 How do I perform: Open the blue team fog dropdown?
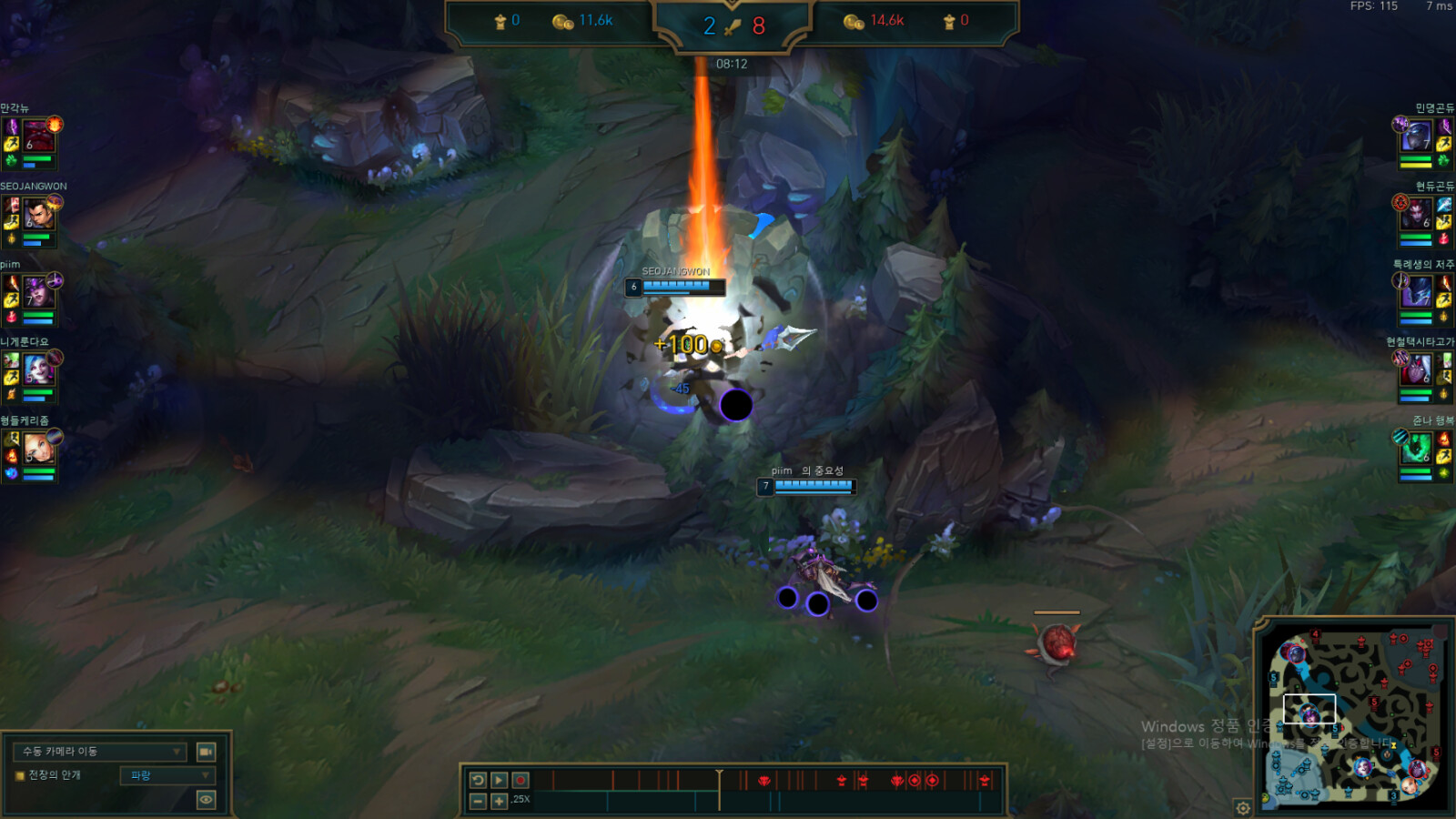[167, 775]
